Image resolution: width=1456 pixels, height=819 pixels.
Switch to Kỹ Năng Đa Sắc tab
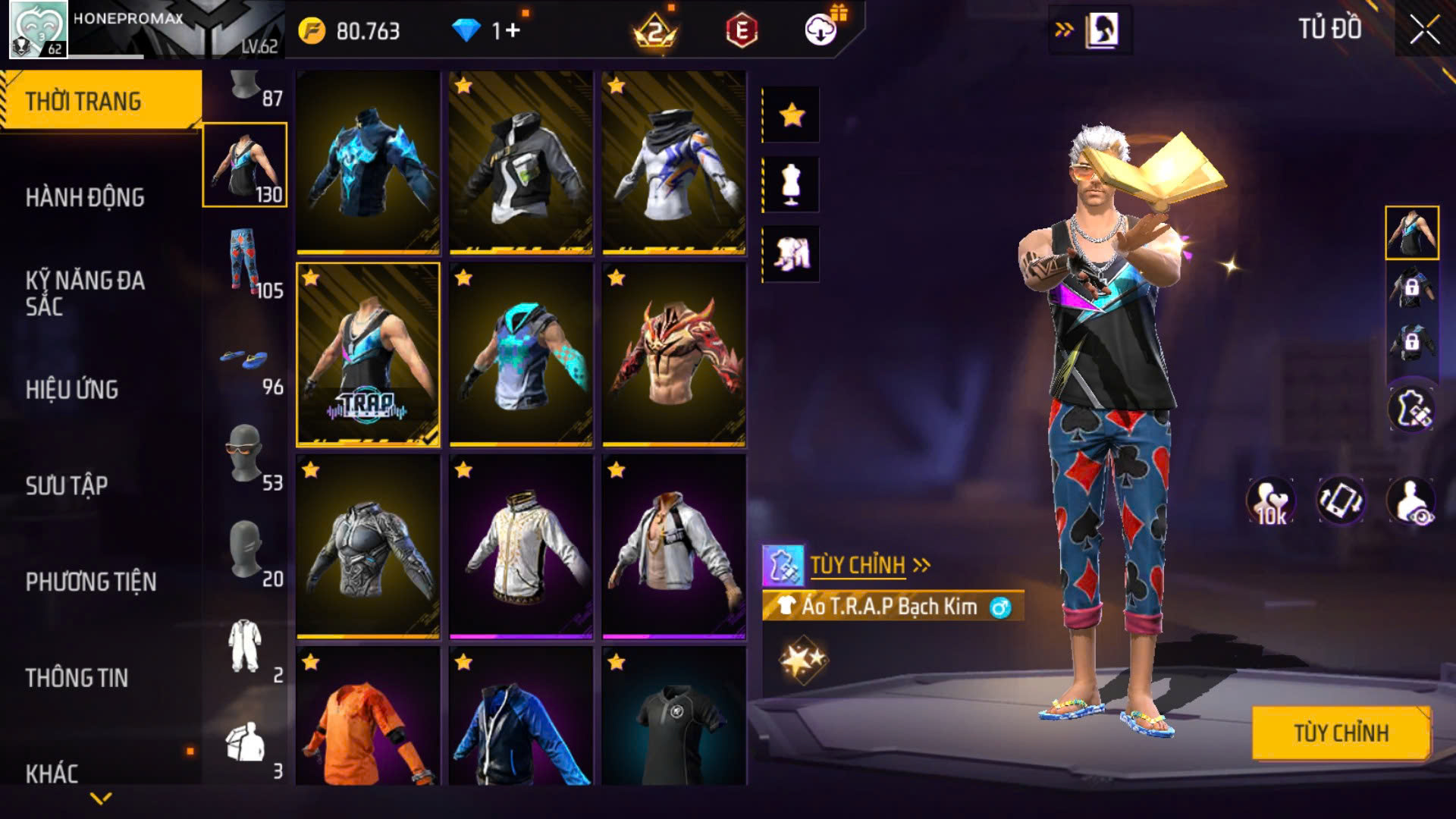pos(85,293)
